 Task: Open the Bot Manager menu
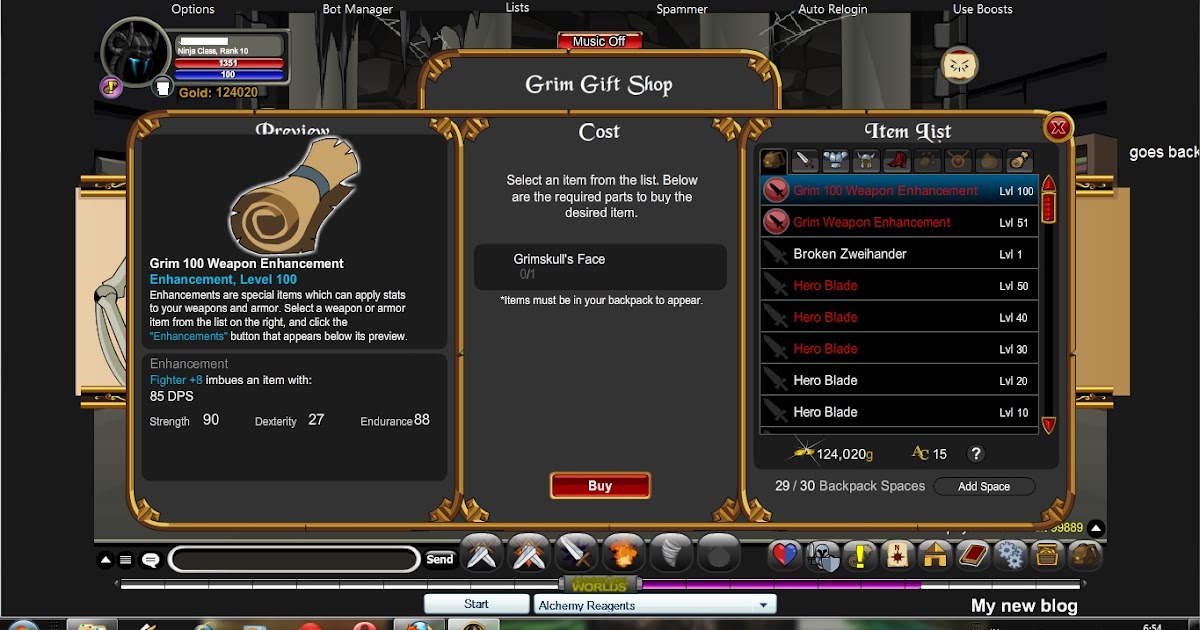(x=357, y=9)
